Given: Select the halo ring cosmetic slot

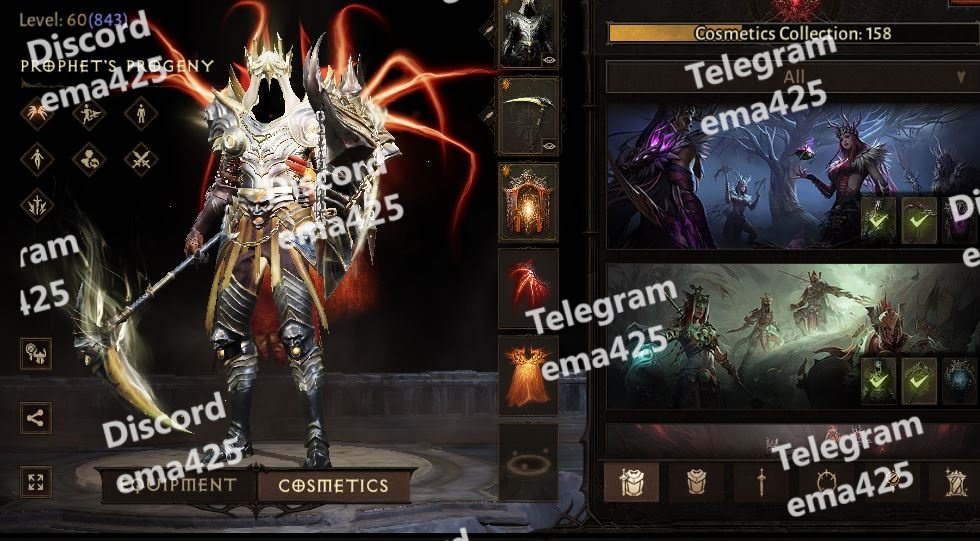Looking at the screenshot, I should click(x=527, y=461).
